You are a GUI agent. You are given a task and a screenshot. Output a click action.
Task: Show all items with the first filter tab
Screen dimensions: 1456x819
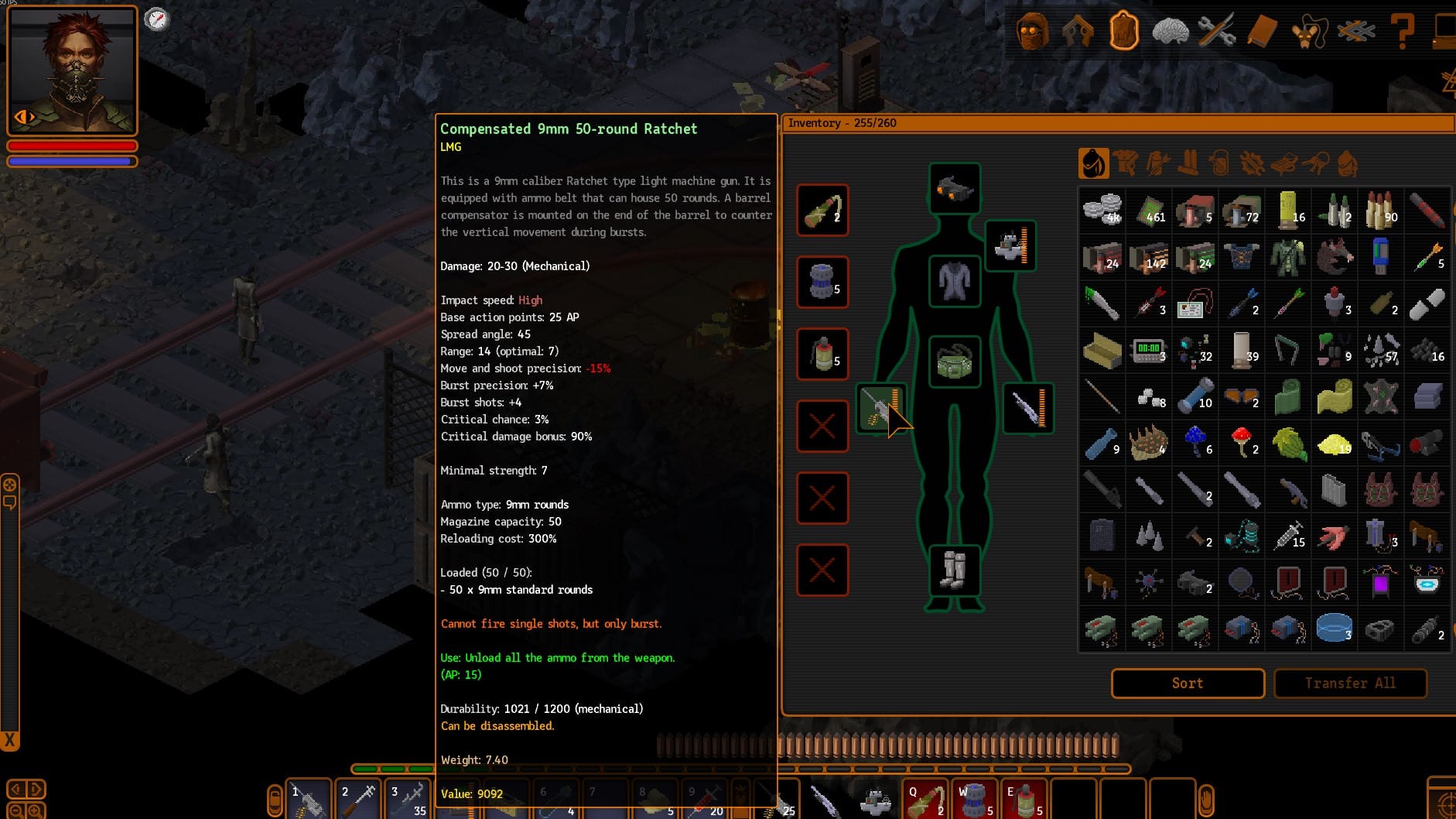click(1093, 163)
